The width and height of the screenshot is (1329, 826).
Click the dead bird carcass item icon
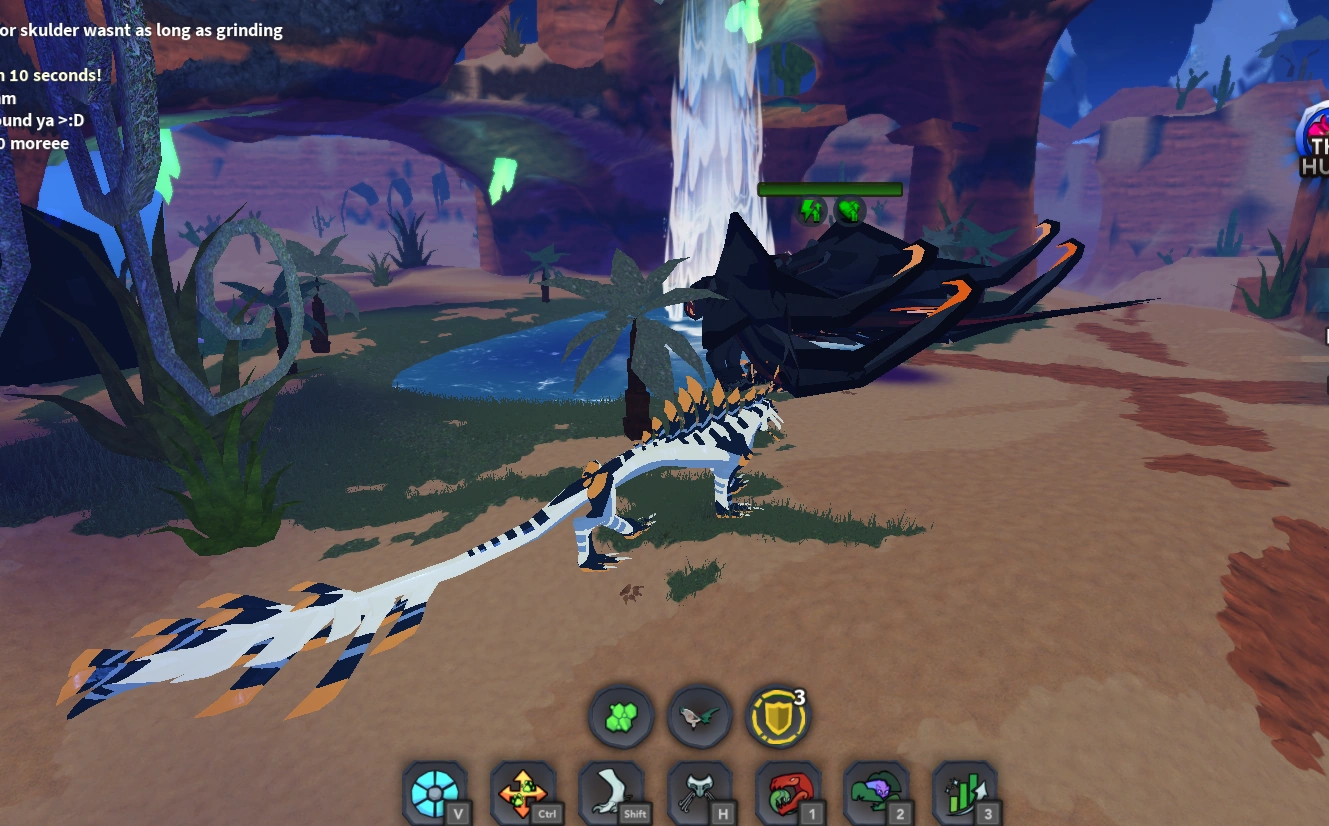698,716
